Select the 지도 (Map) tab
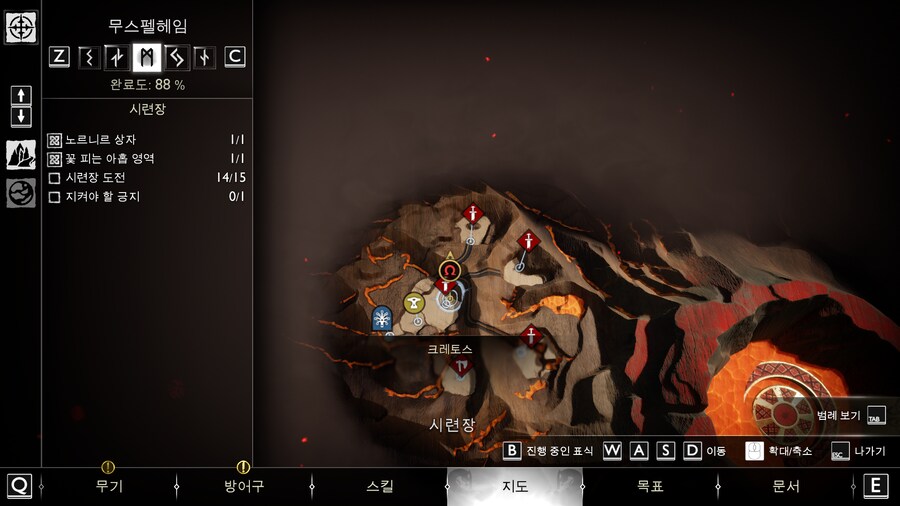Image resolution: width=900 pixels, height=506 pixels. click(x=514, y=486)
